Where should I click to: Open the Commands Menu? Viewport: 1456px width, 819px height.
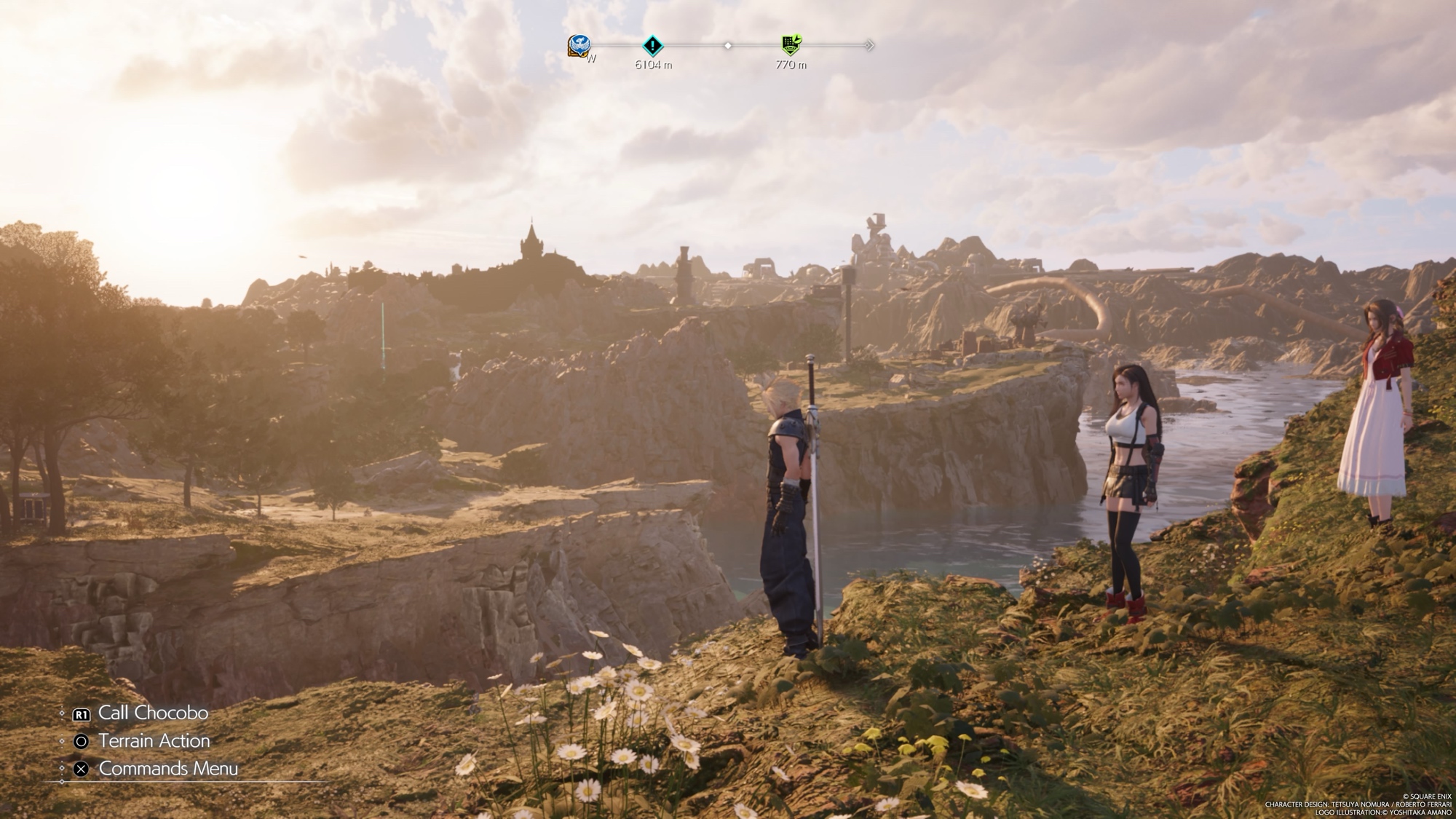167,769
